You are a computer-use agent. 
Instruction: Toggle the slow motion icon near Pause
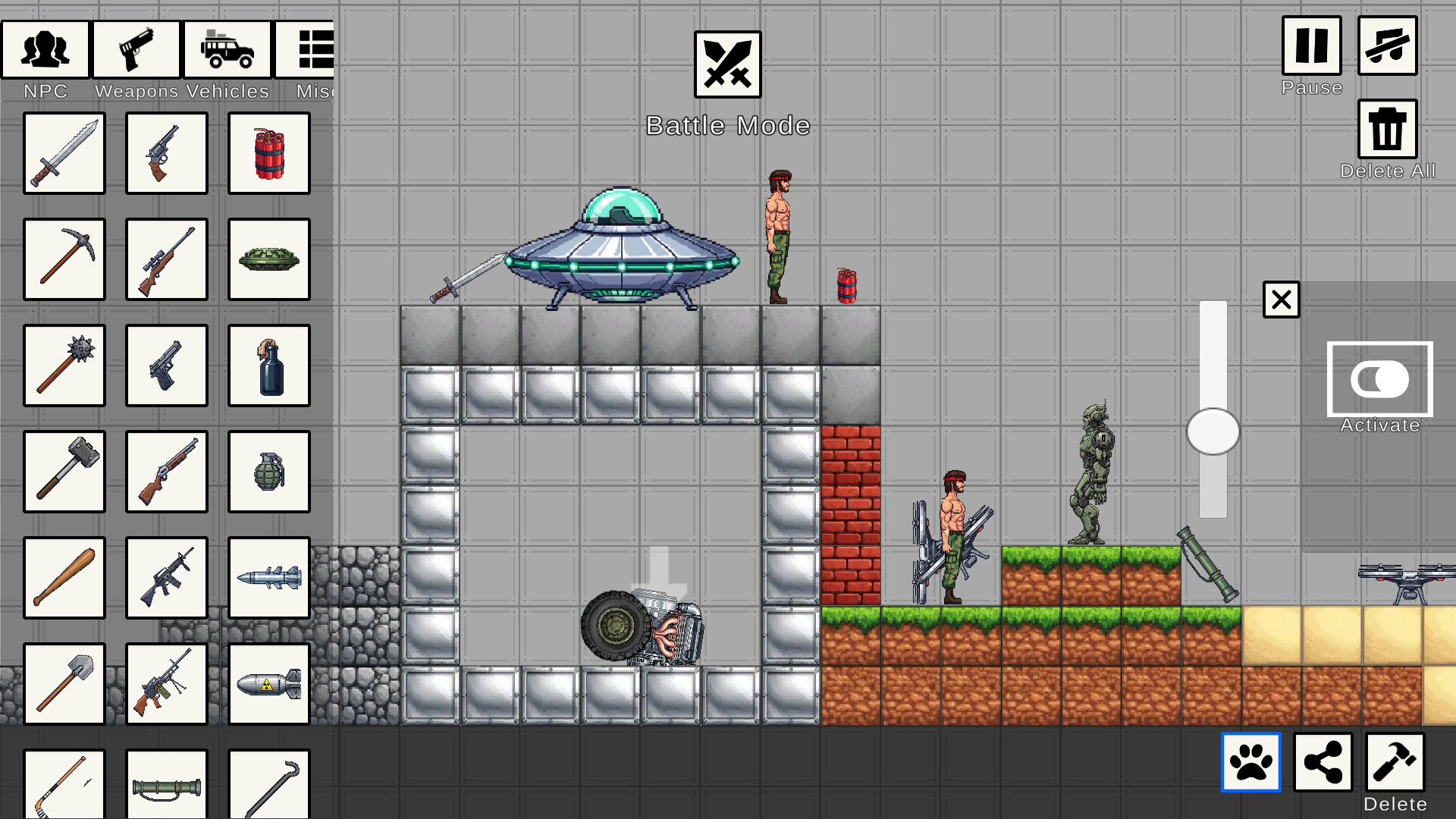click(x=1389, y=47)
